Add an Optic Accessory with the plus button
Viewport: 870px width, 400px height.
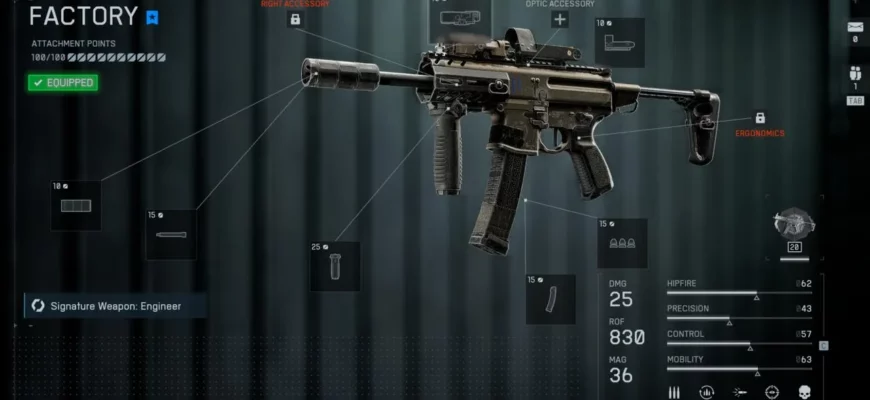tap(559, 19)
